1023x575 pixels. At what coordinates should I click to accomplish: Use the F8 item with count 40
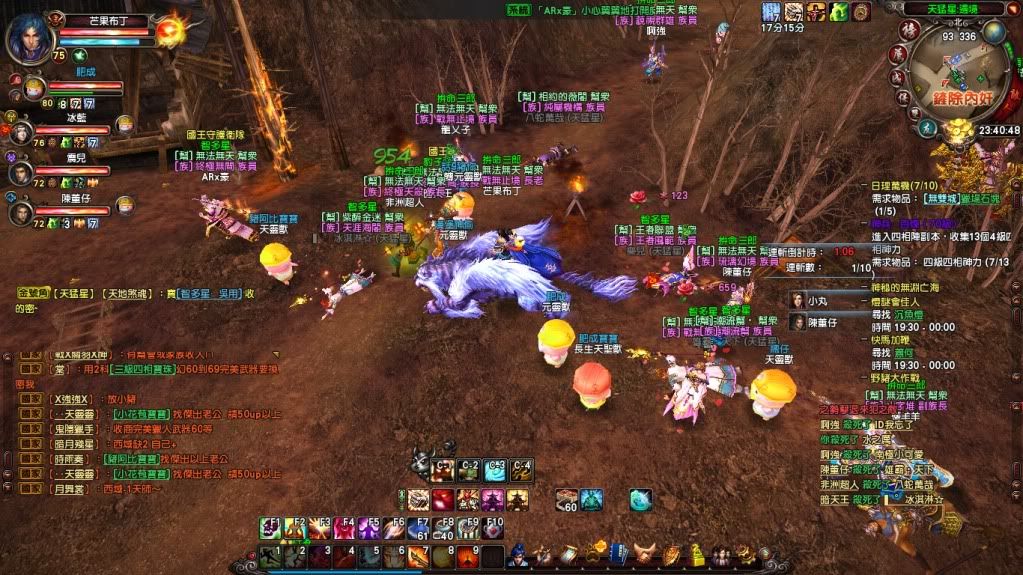pos(445,527)
